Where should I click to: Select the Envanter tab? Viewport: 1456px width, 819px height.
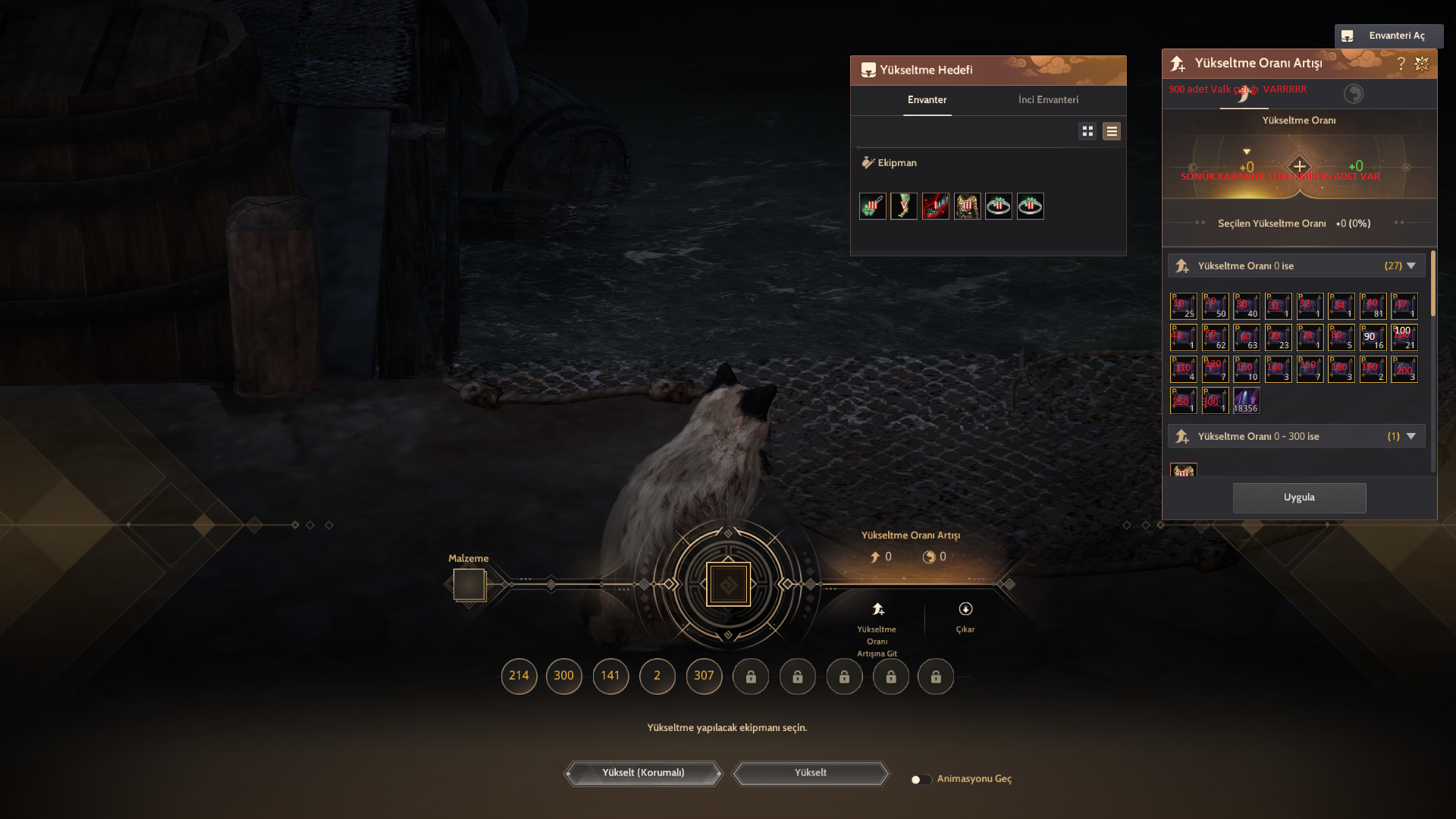[x=927, y=100]
